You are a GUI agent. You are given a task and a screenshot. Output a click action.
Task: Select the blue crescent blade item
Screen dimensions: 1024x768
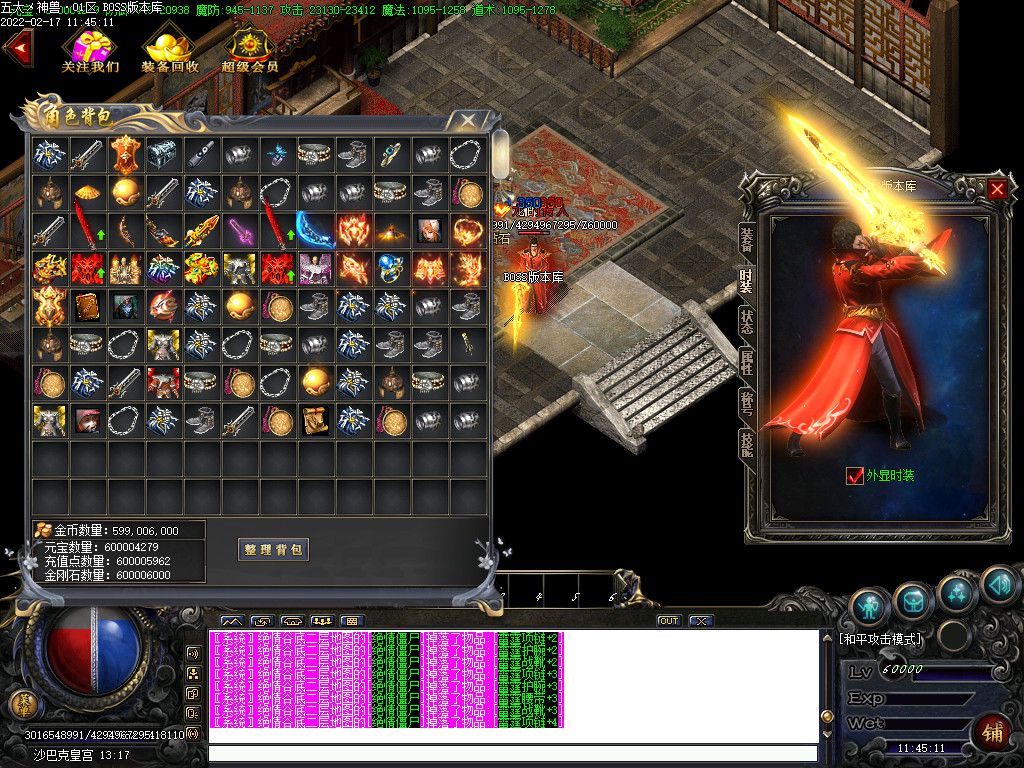[x=314, y=230]
